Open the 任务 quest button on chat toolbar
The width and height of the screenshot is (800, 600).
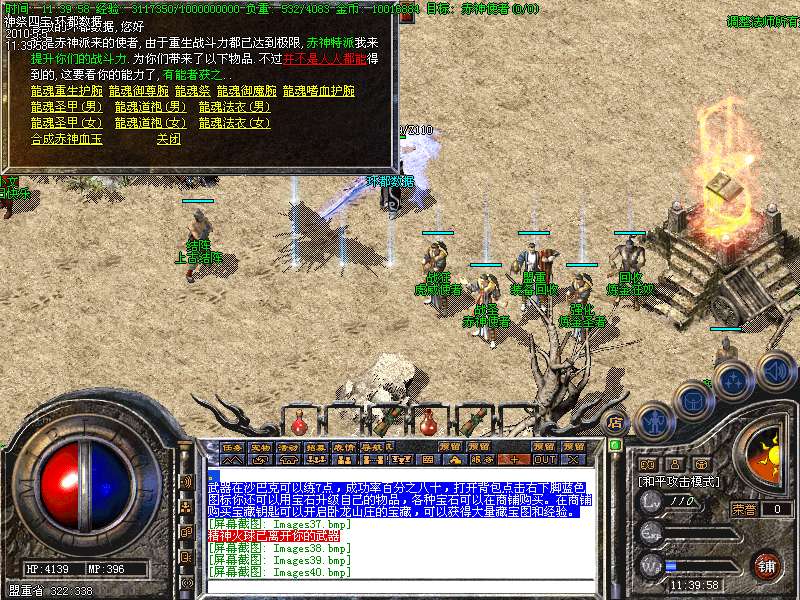[x=232, y=447]
